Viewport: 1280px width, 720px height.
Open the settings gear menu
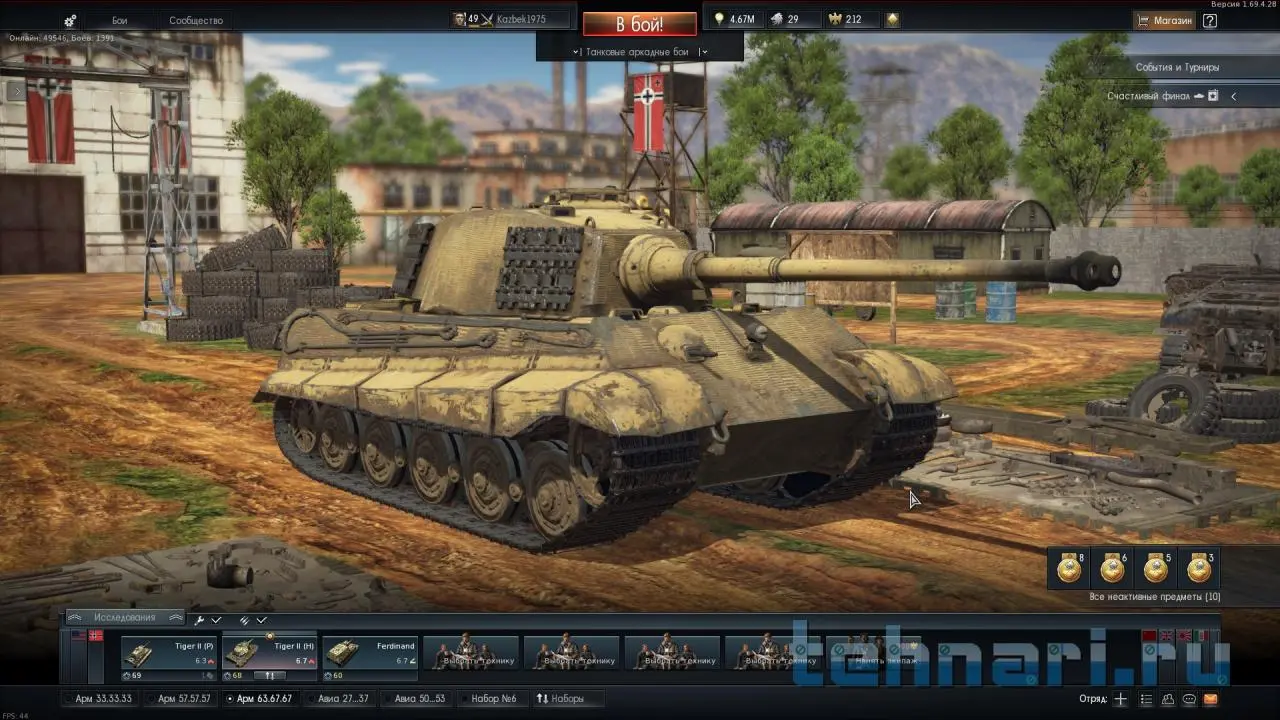(70, 20)
